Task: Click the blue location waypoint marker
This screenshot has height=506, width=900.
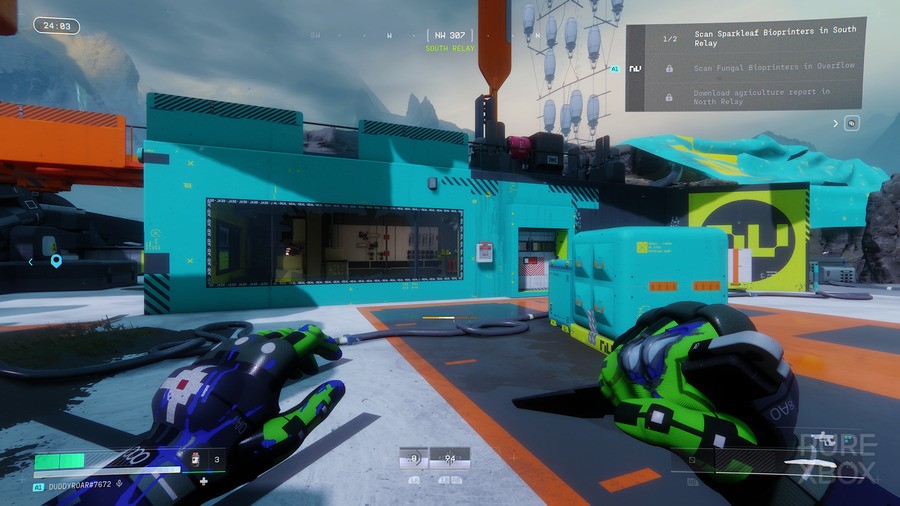Action: pyautogui.click(x=57, y=261)
